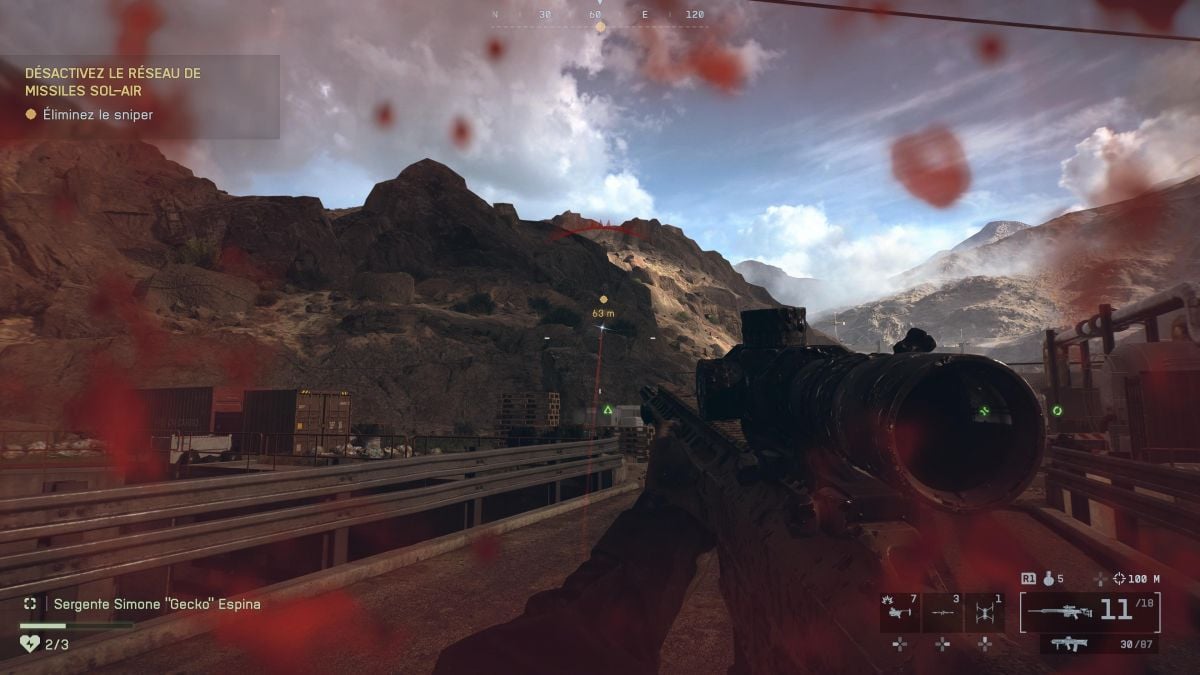Click the 63 m objective waypoint marker
Screen dimensions: 1200x675
(603, 299)
